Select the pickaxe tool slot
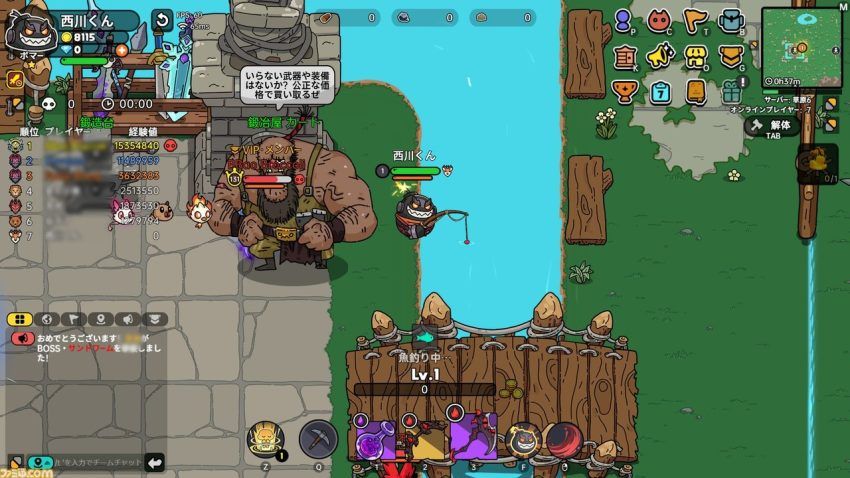Screen dimensions: 850x478 pos(318,438)
